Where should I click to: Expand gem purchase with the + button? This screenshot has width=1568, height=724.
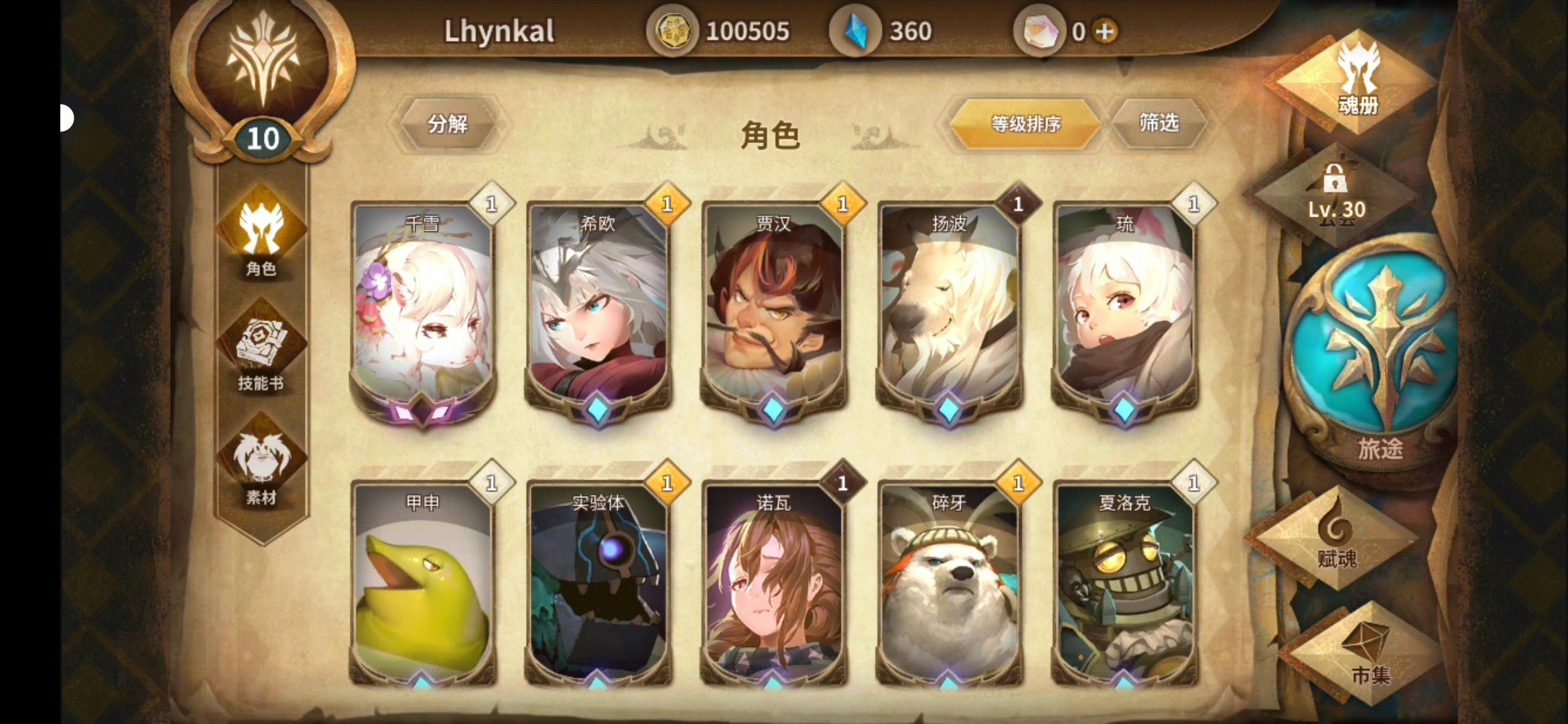1104,32
